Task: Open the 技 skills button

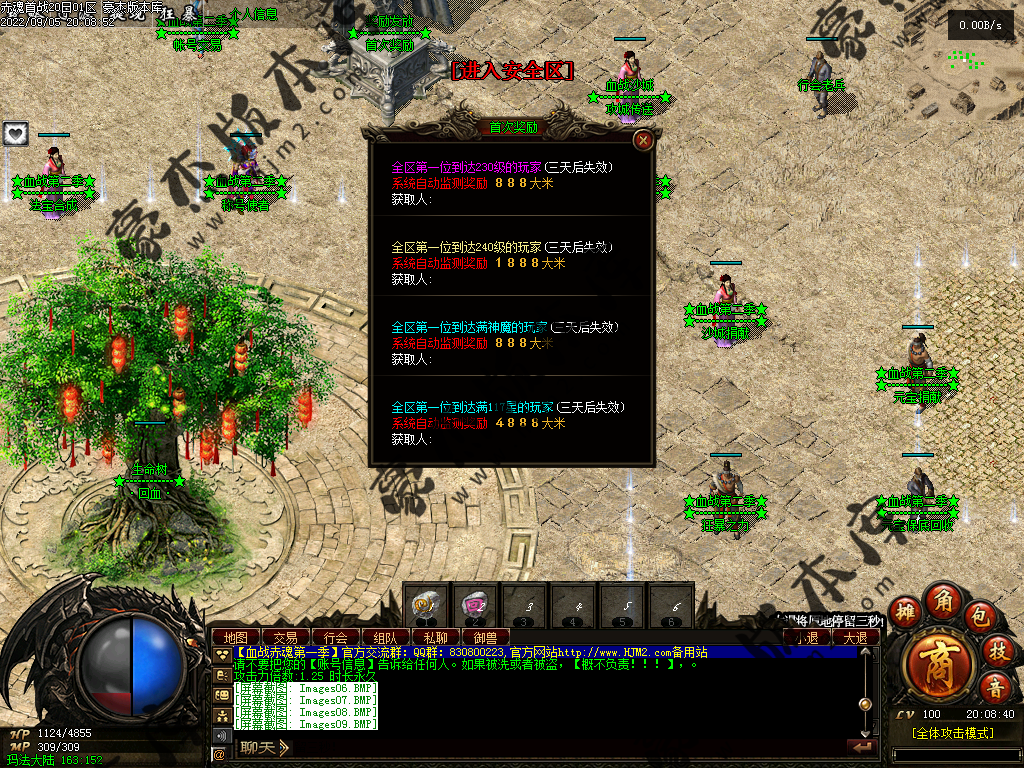Action: 996,650
